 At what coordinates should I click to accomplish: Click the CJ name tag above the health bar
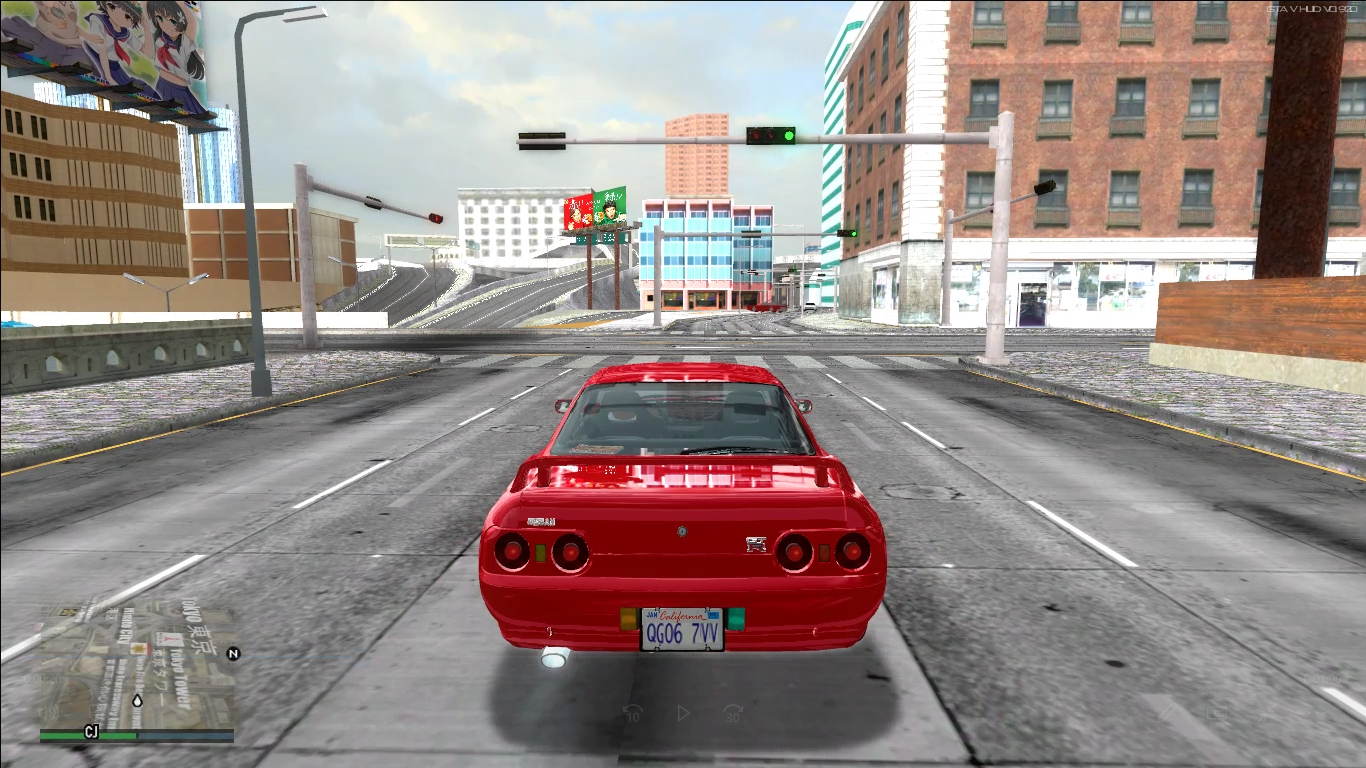point(91,729)
